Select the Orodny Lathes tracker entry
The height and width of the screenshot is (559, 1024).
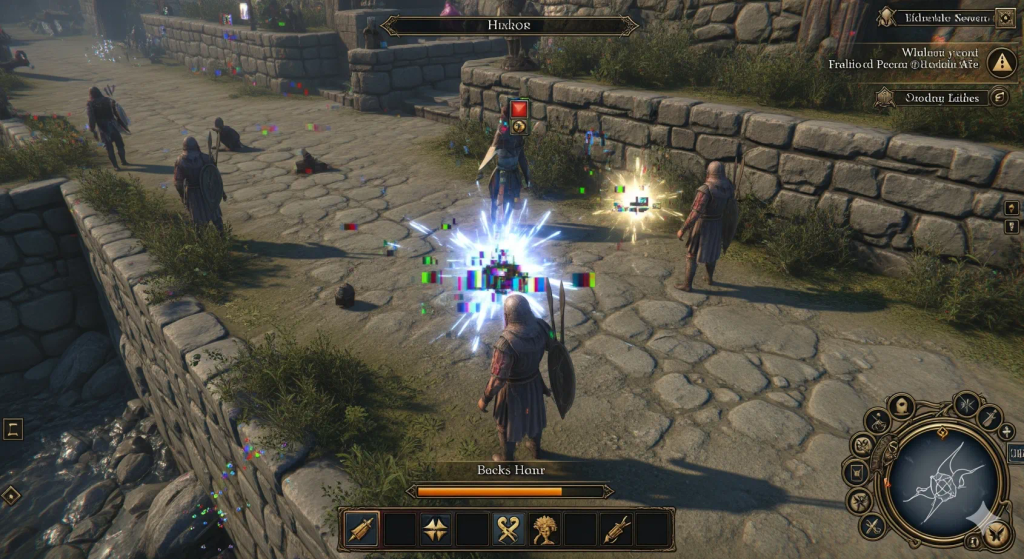(930, 97)
